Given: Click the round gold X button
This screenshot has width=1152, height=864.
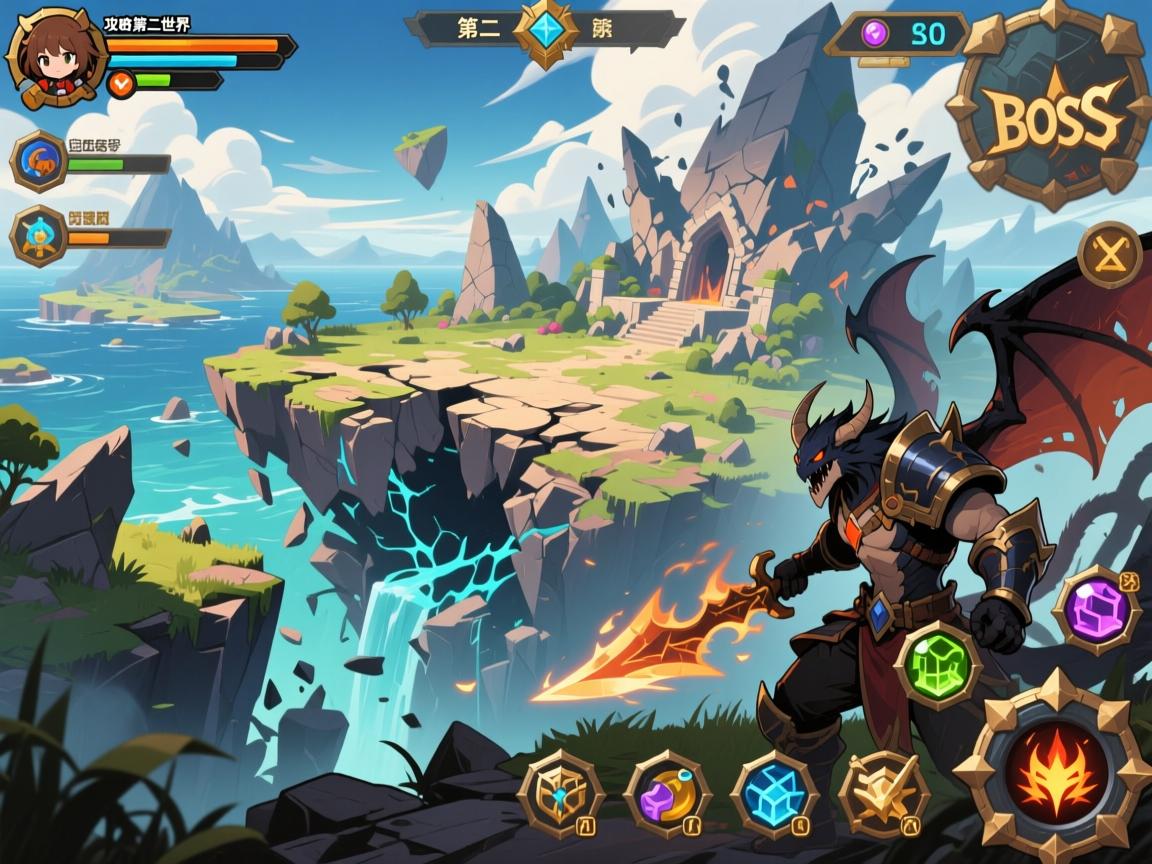Looking at the screenshot, I should tap(1110, 255).
